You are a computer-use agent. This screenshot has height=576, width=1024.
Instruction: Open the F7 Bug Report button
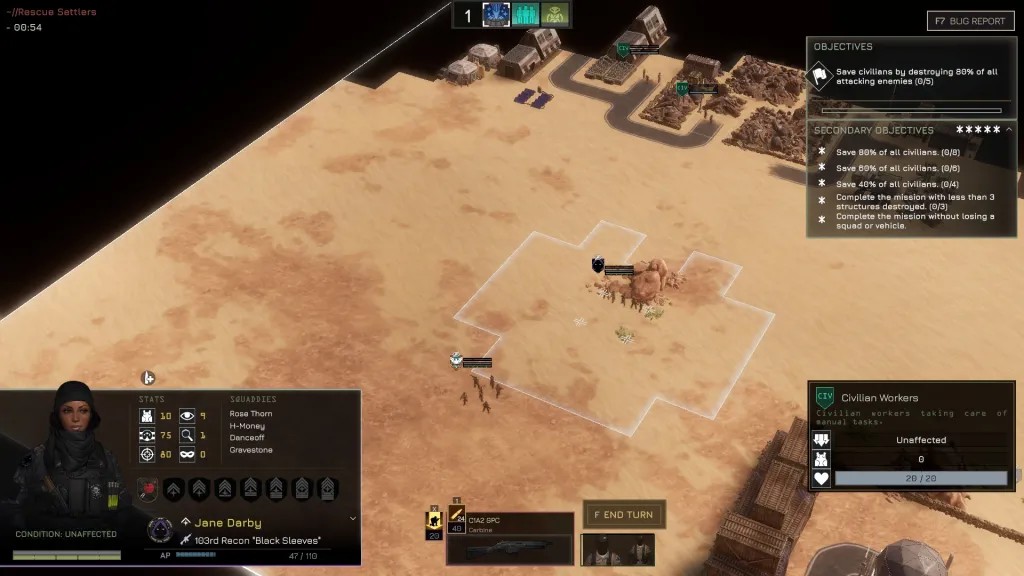(970, 21)
